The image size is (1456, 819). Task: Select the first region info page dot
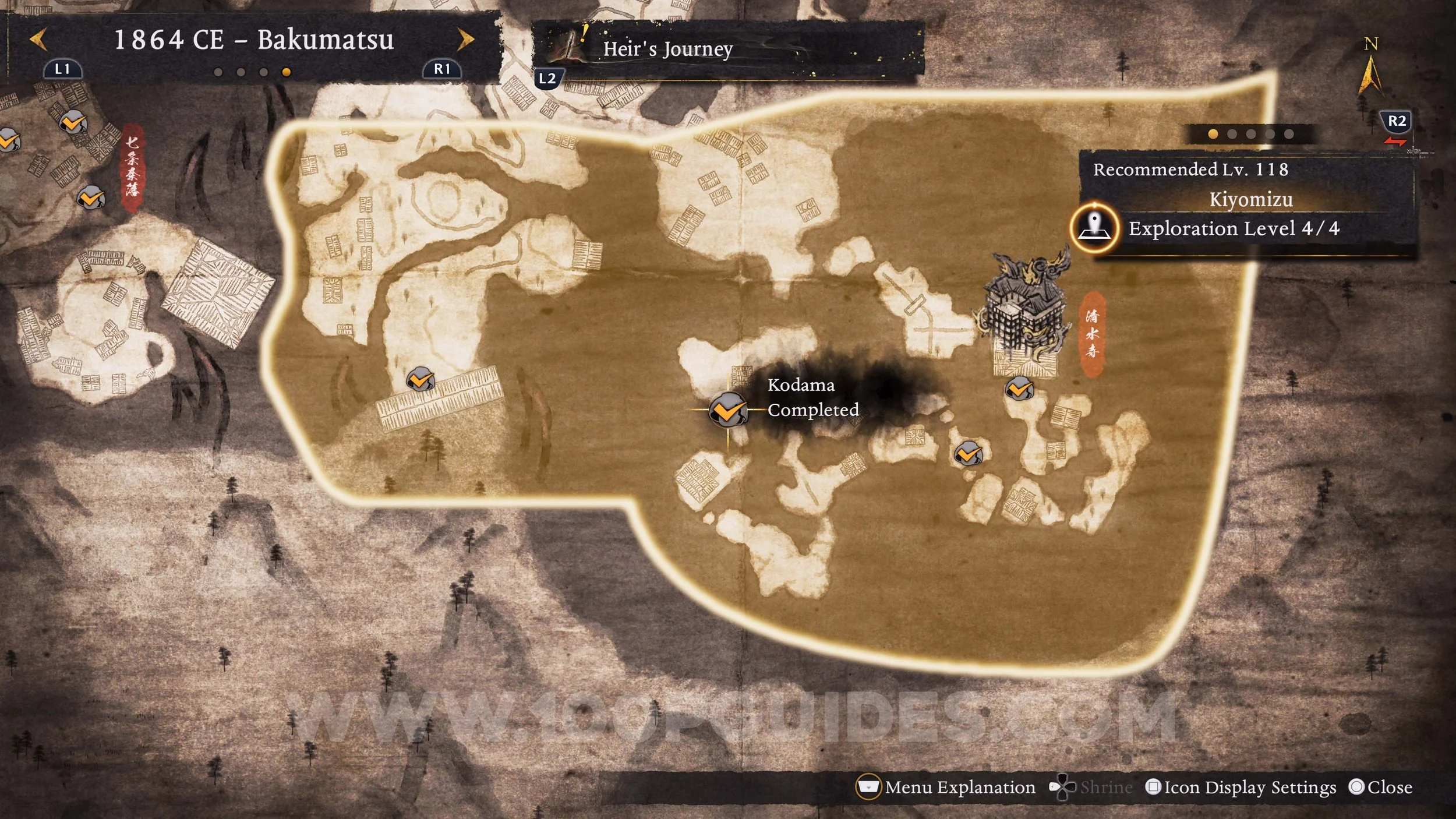1213,134
